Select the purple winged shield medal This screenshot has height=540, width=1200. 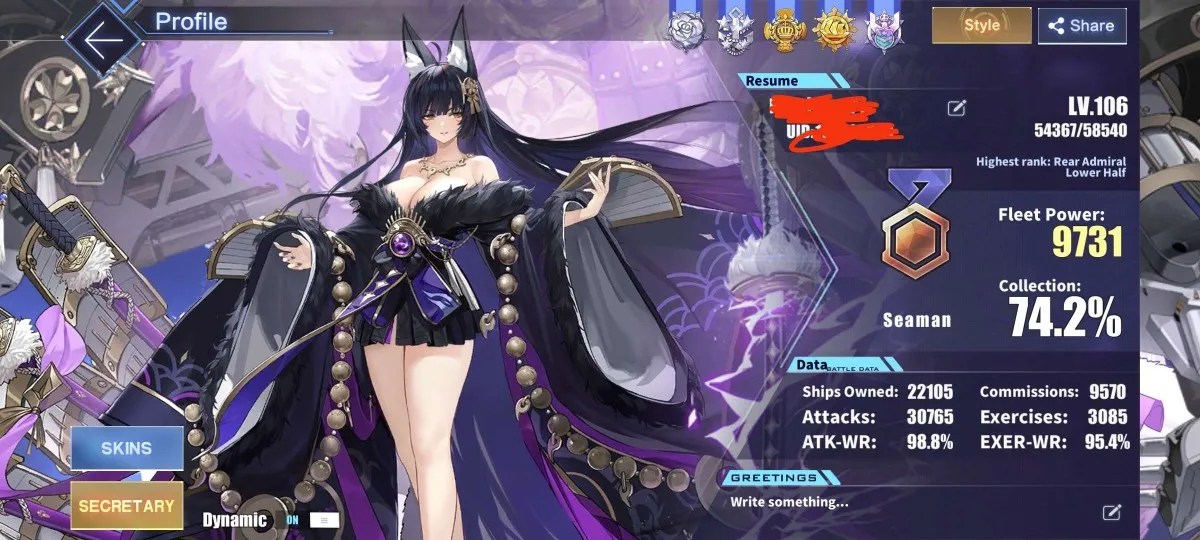point(881,30)
